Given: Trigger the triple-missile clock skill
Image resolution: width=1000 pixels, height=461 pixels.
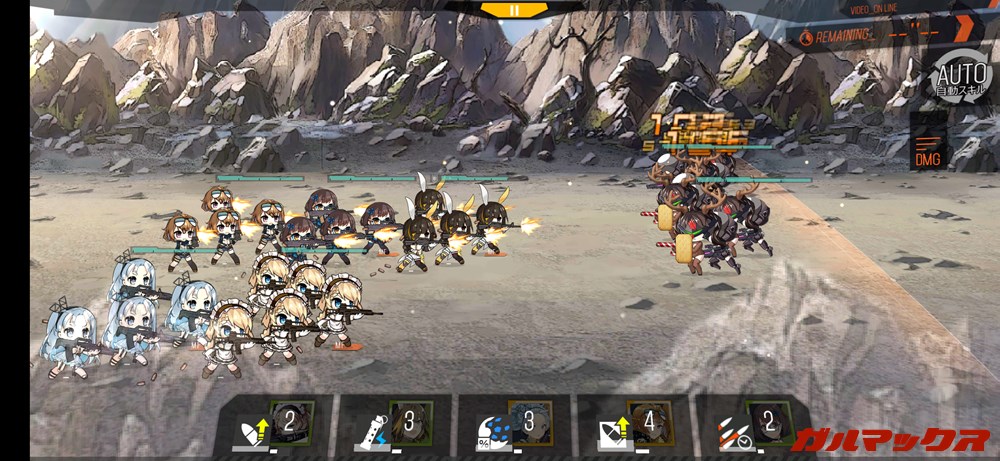Looking at the screenshot, I should [x=752, y=424].
